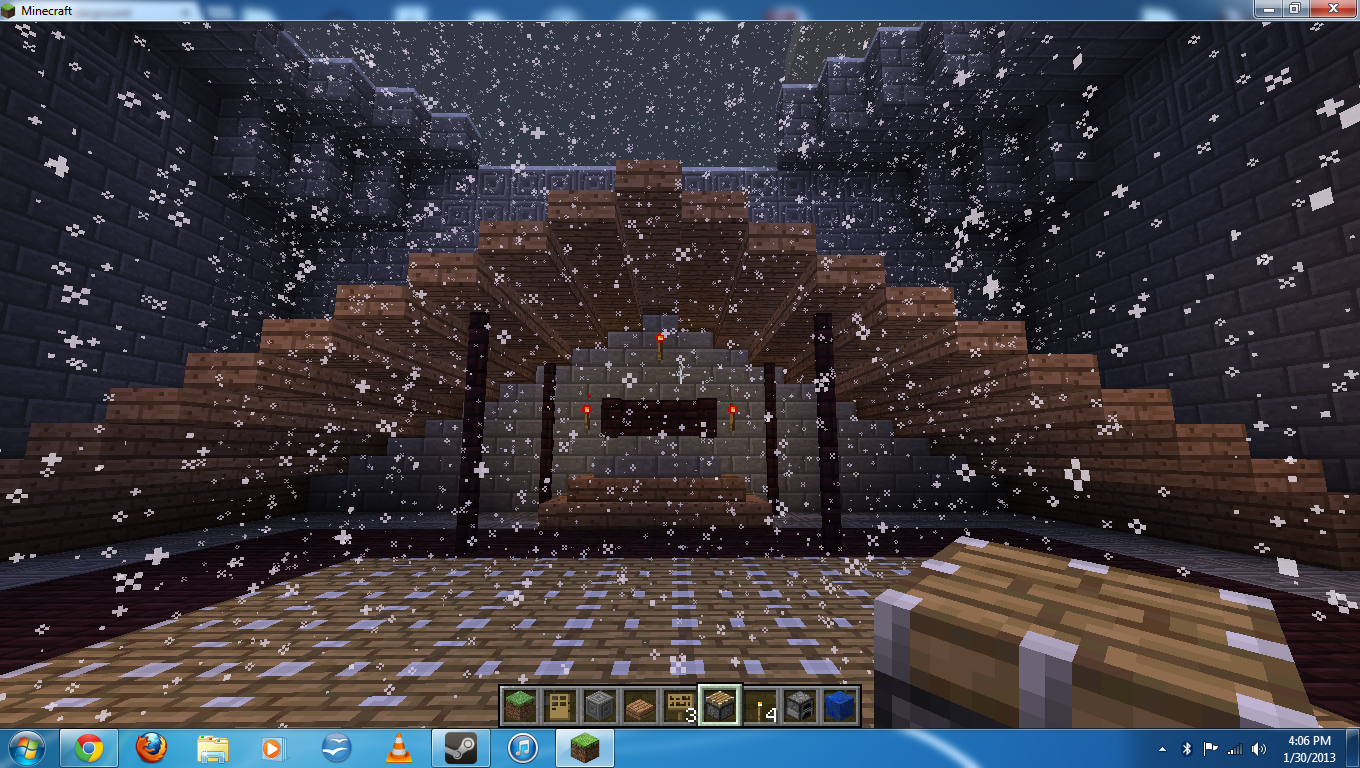This screenshot has width=1360, height=768.
Task: Select the grass block in hotbar slot 1
Action: coord(520,705)
